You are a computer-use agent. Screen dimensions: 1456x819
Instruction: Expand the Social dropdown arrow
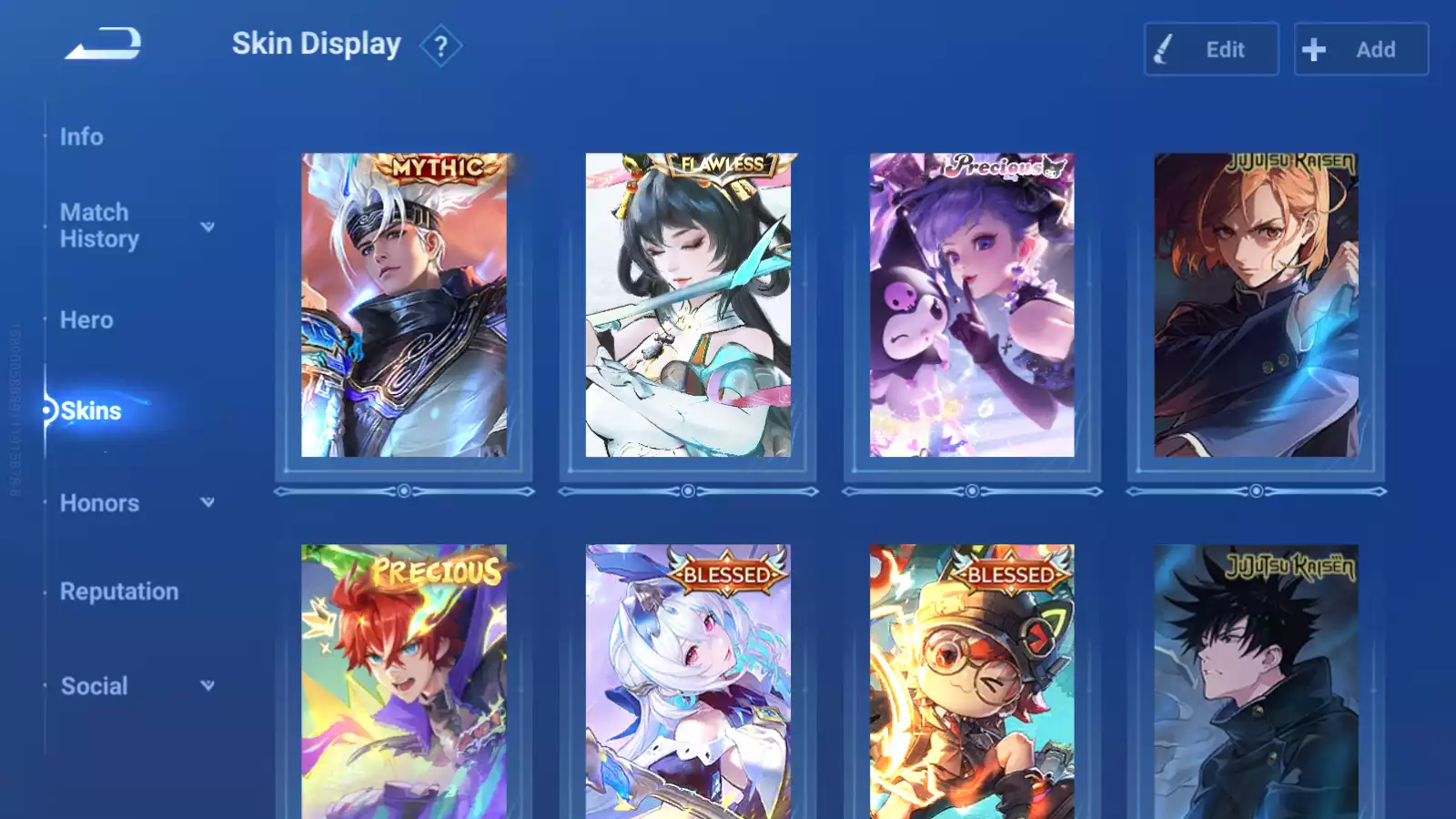pyautogui.click(x=207, y=685)
